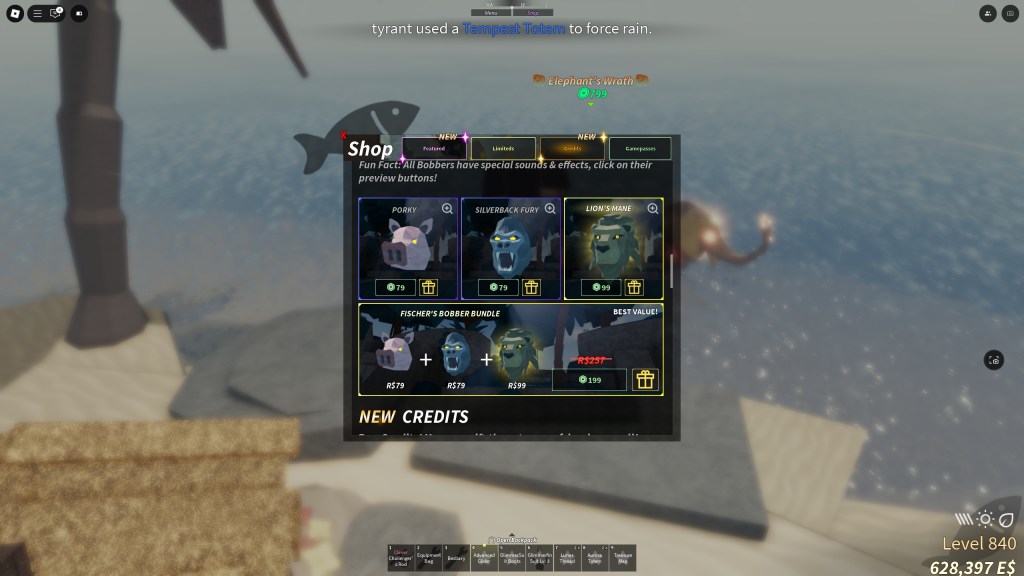Preview the Silverback Fury bobber

coord(550,209)
